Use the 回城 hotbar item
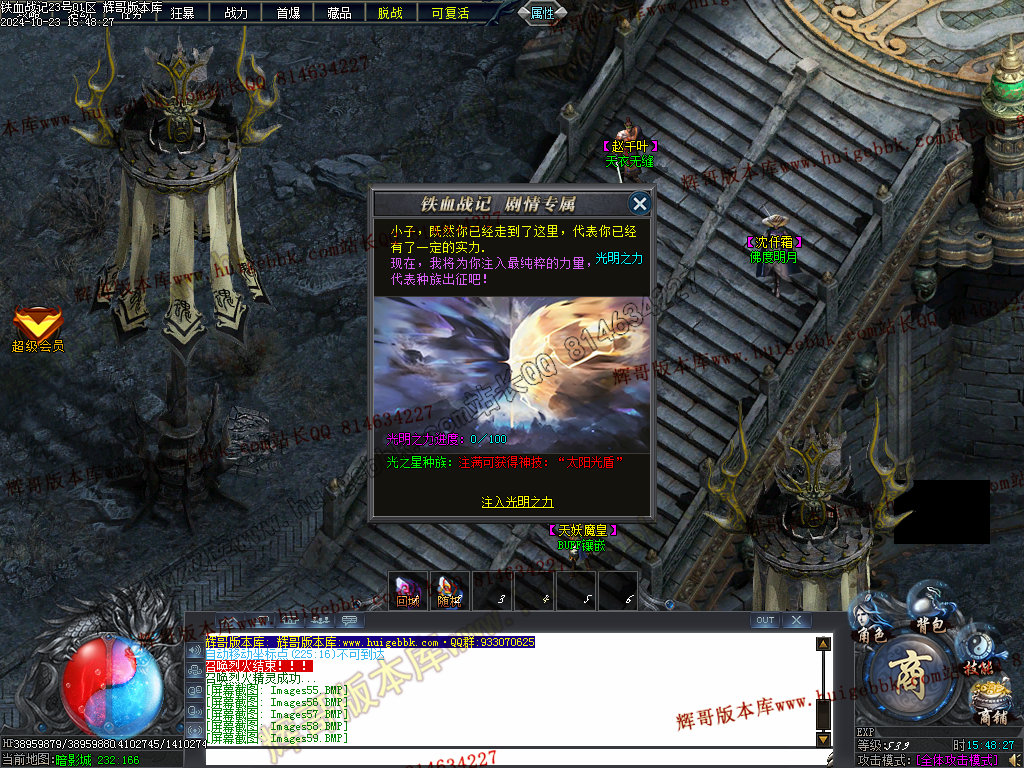Viewport: 1024px width, 768px height. click(408, 590)
